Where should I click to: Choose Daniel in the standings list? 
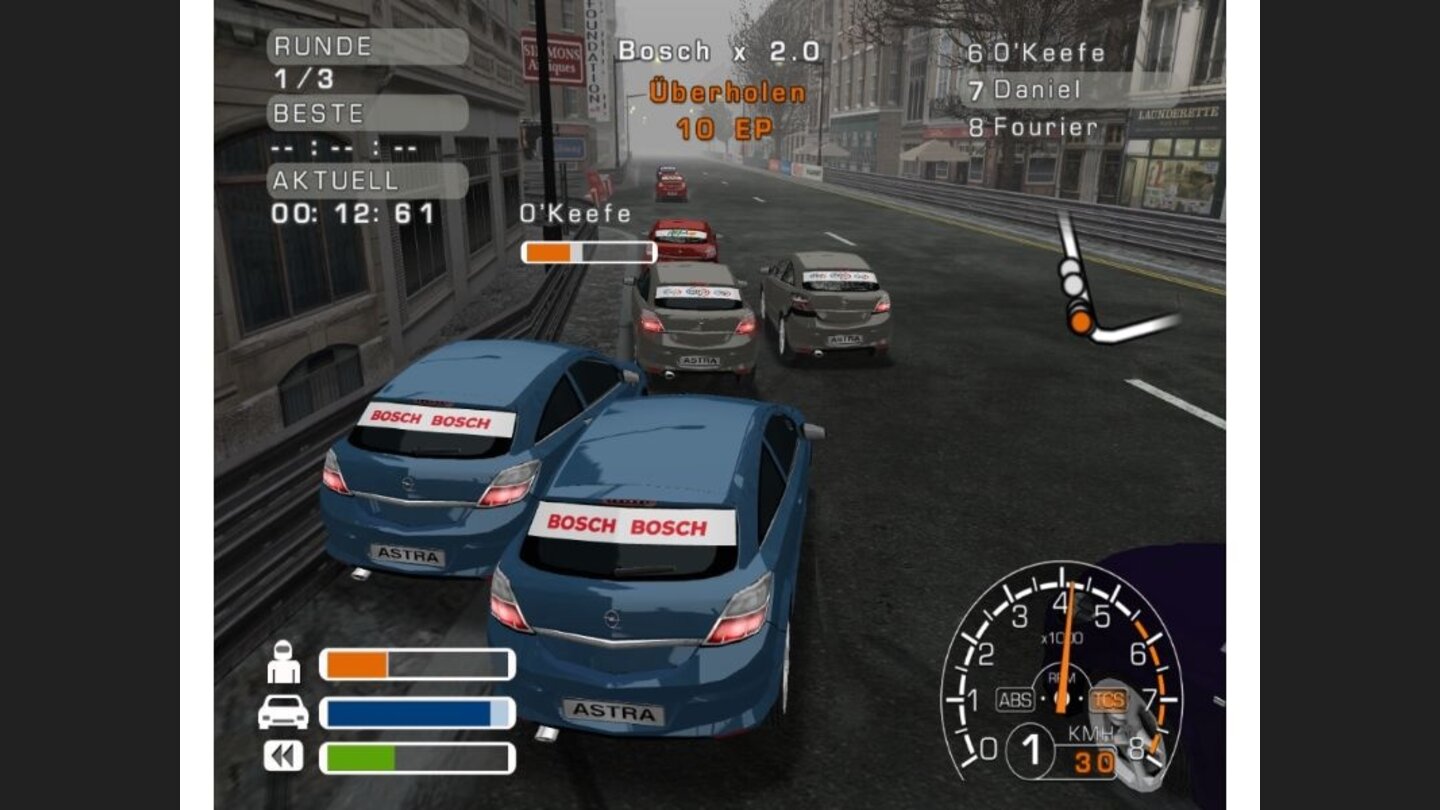[x=1036, y=90]
